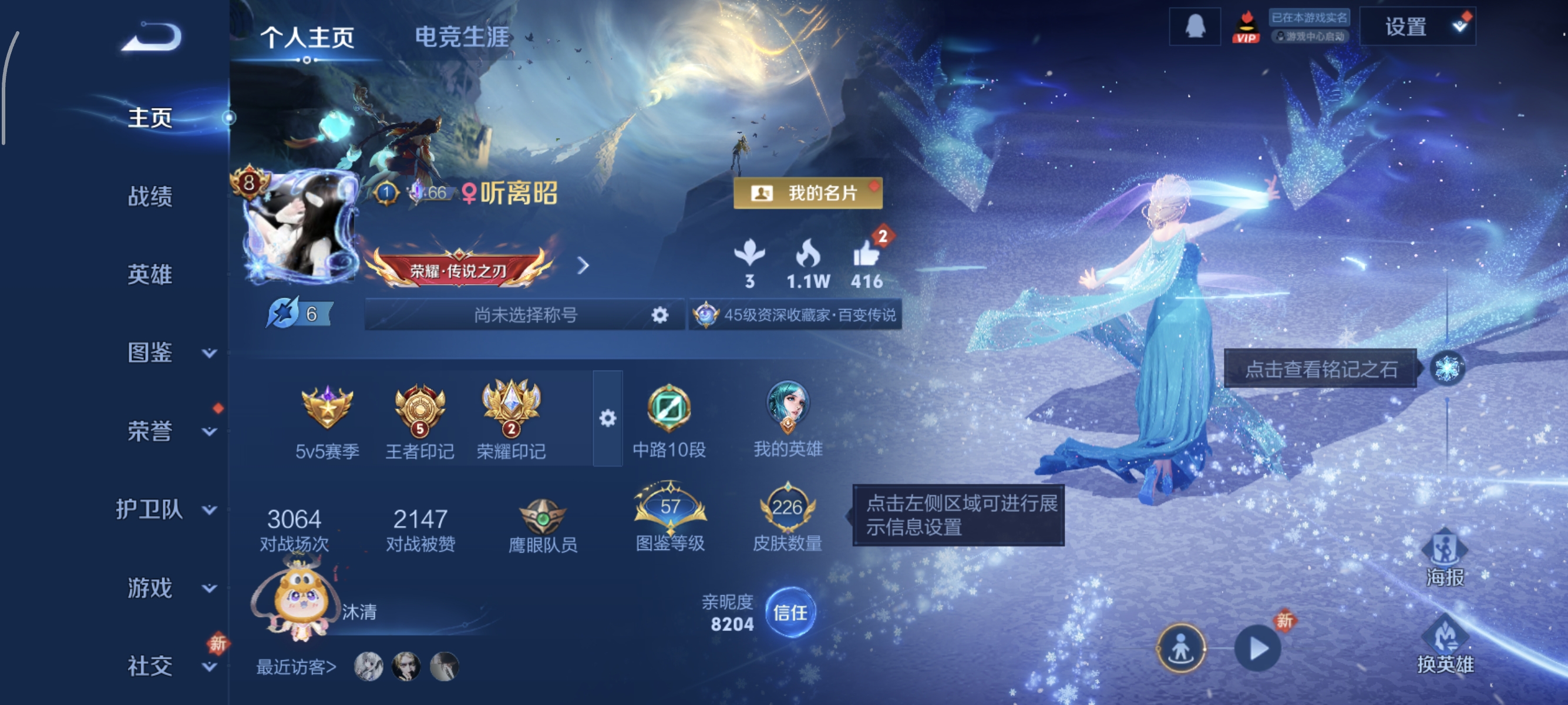Viewport: 1568px width, 705px height.
Task: Select 战绩 in the left sidebar
Action: pyautogui.click(x=150, y=197)
